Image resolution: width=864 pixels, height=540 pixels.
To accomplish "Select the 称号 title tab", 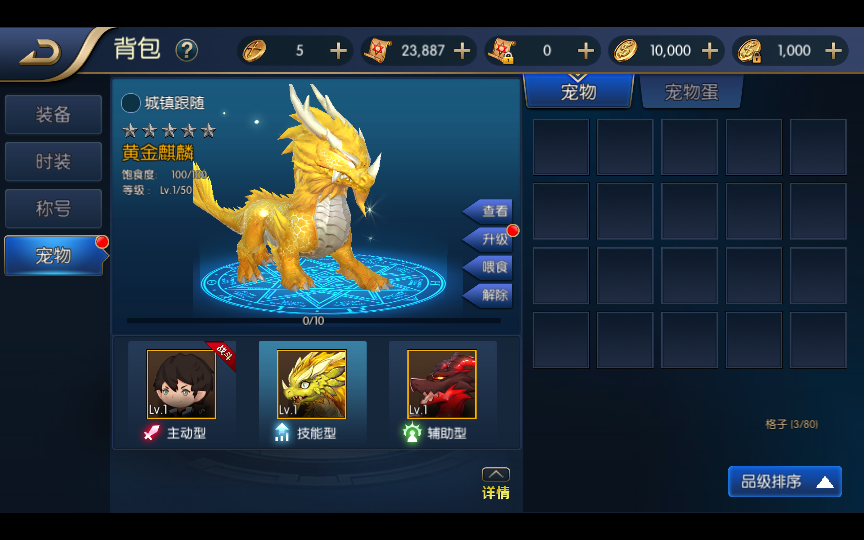I will [53, 209].
